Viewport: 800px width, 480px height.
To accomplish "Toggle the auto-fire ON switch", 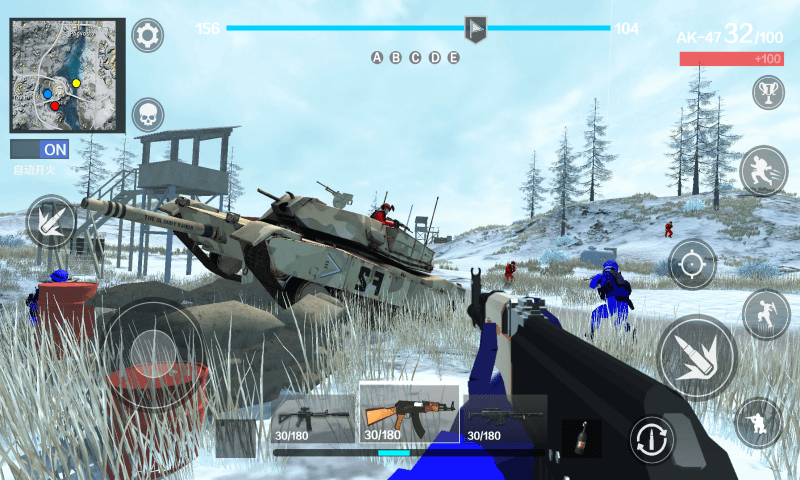I will tap(39, 149).
